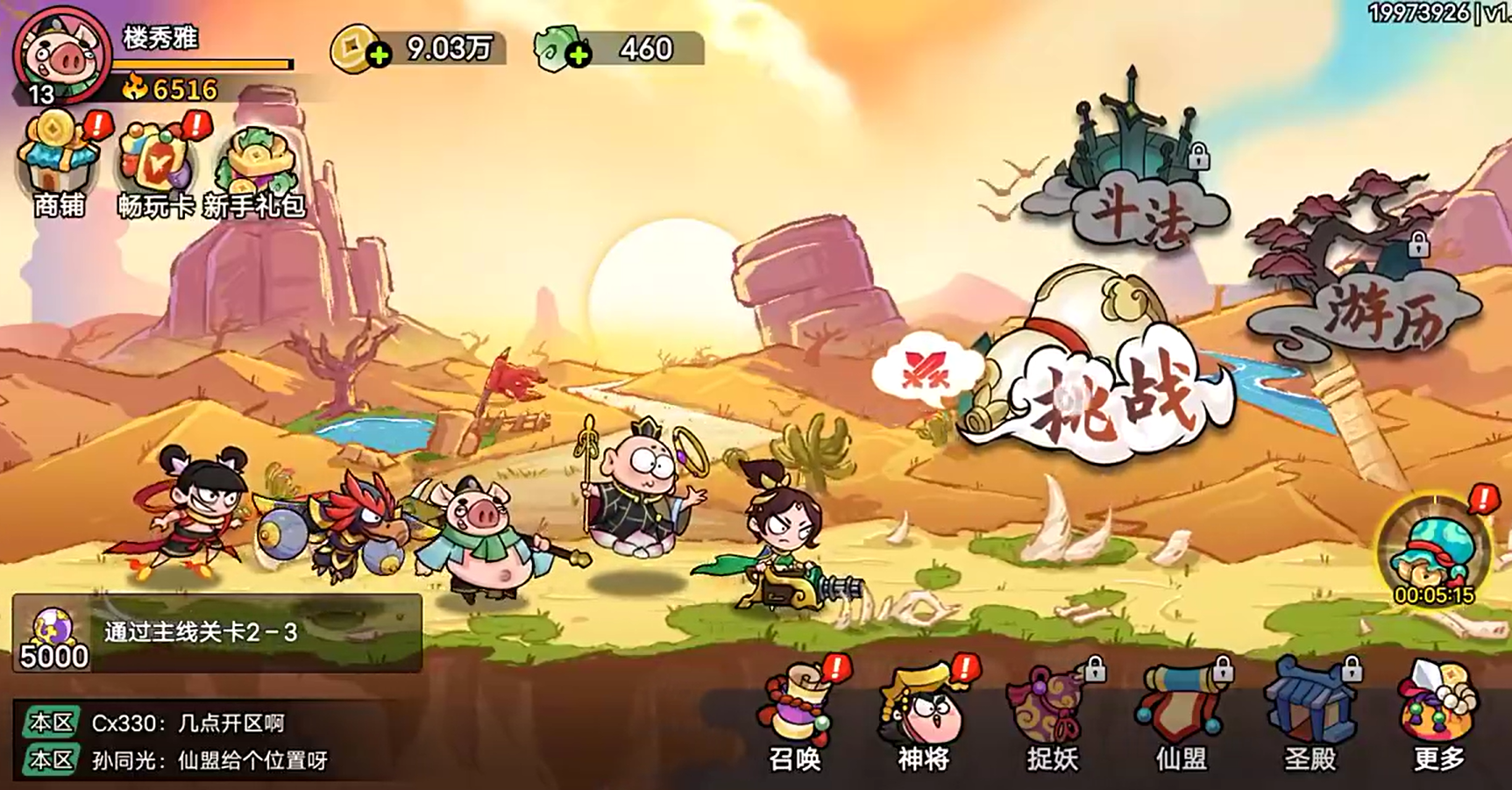1512x790 pixels.
Task: Tap the locked 捉妖 demon-catching menu
Action: pyautogui.click(x=1053, y=719)
